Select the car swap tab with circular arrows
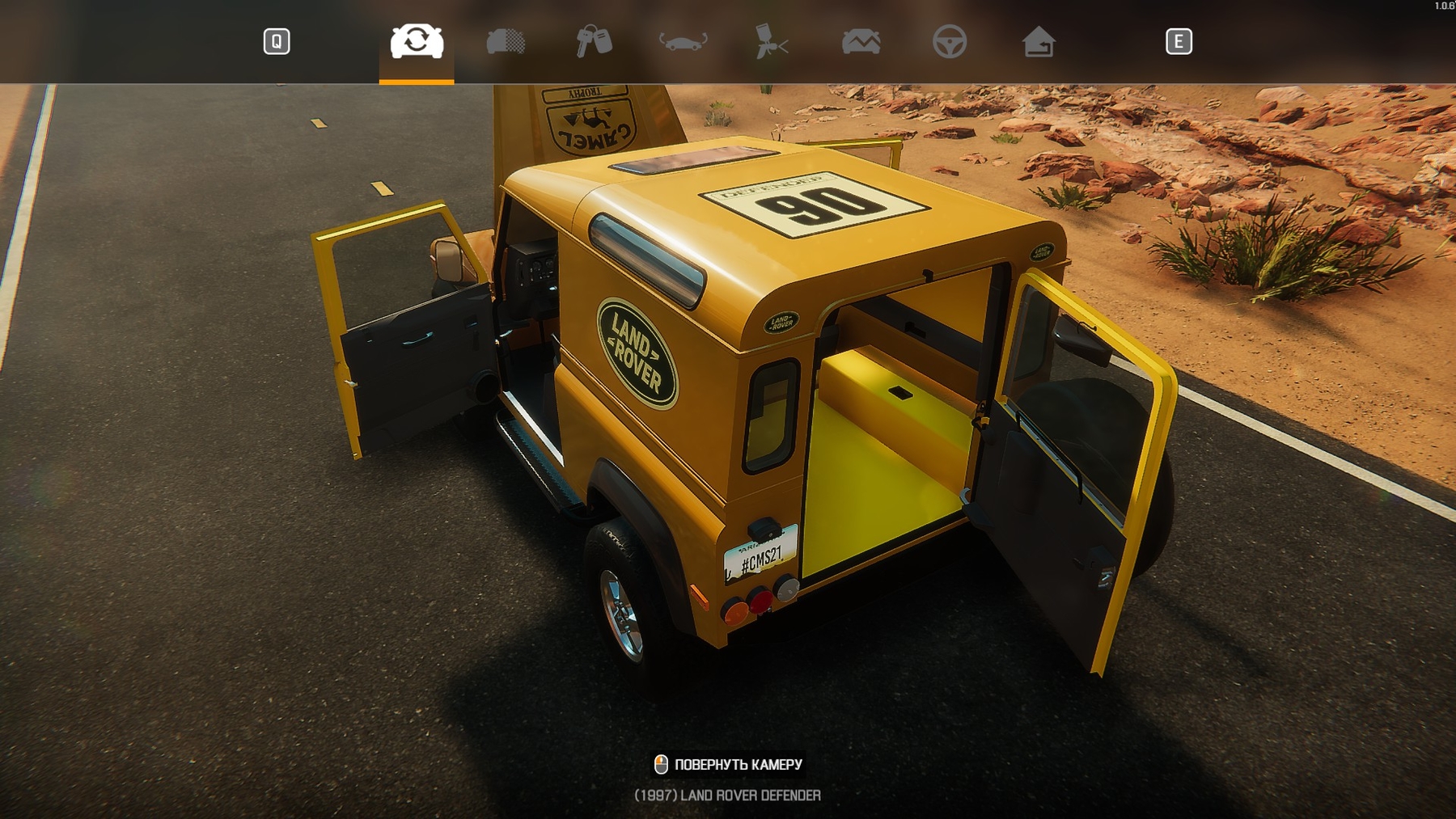Screen dimensions: 1456x819 417,41
